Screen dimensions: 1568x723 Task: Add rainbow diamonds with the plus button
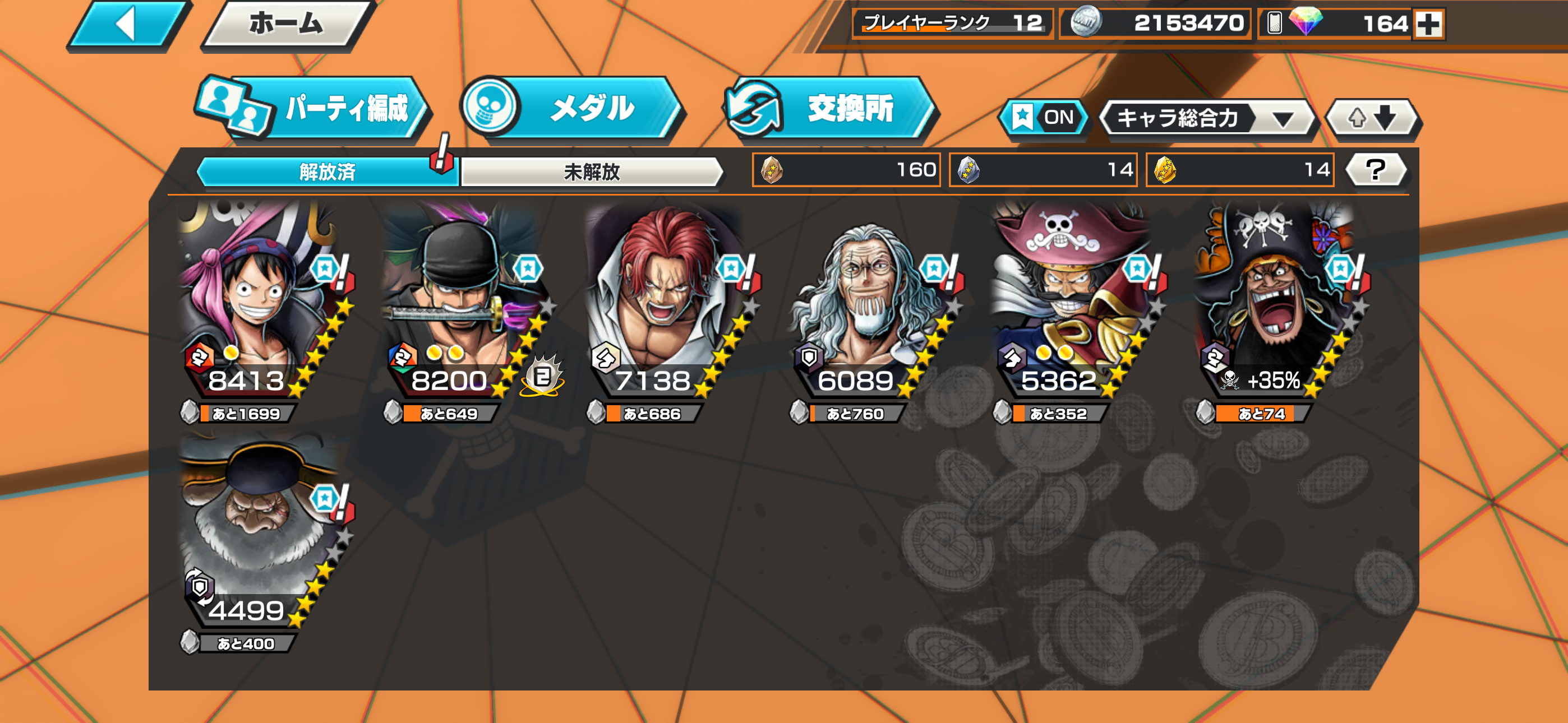point(1428,25)
